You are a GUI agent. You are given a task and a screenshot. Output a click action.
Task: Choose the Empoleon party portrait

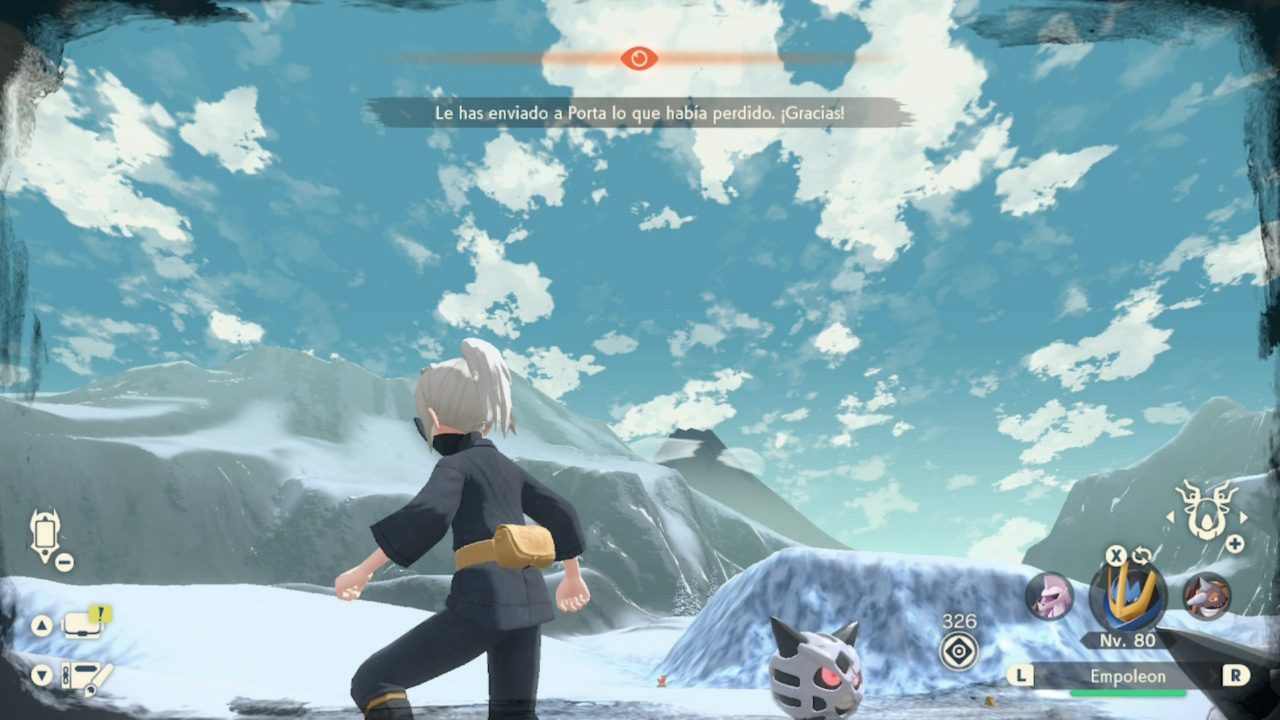point(1127,596)
